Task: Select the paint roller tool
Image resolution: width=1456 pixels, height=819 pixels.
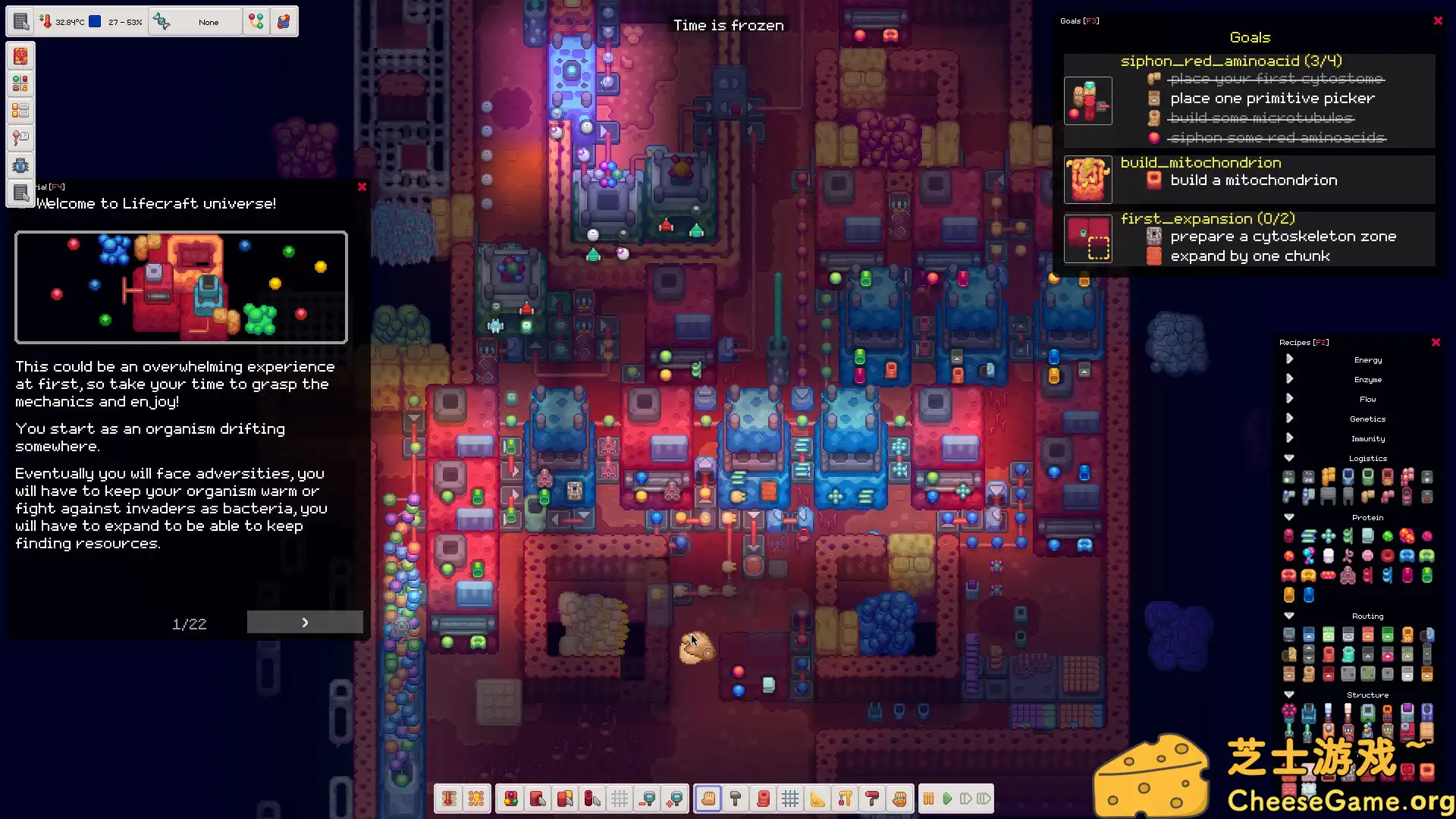Action: (x=871, y=799)
